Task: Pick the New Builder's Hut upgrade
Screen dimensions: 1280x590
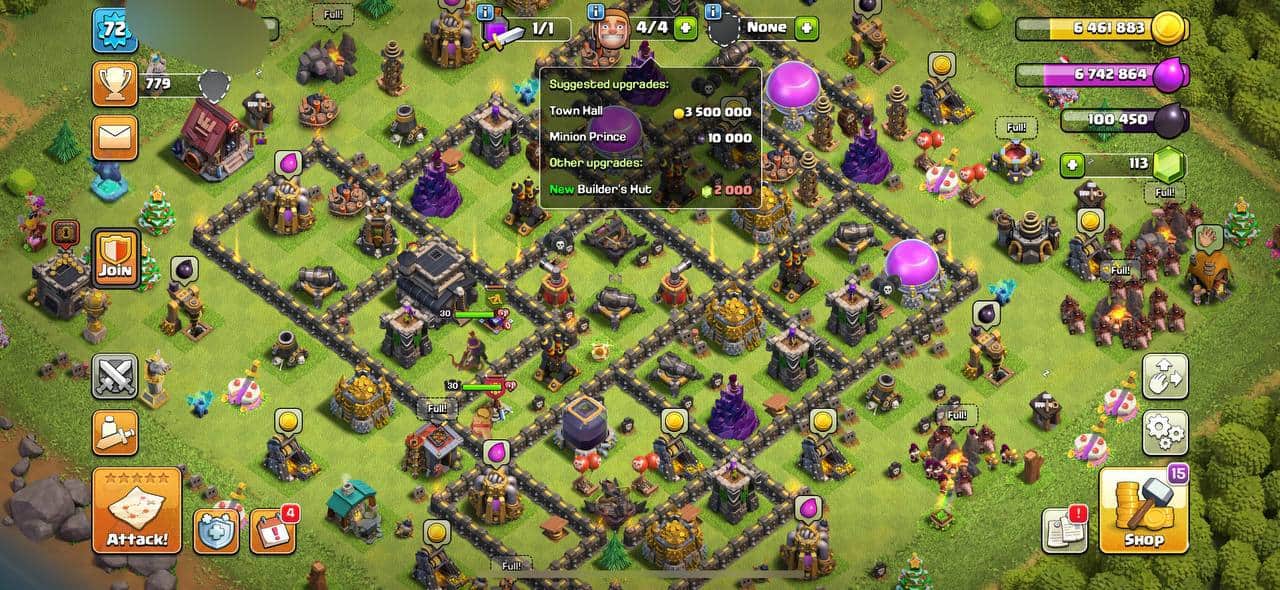Action: pos(650,189)
